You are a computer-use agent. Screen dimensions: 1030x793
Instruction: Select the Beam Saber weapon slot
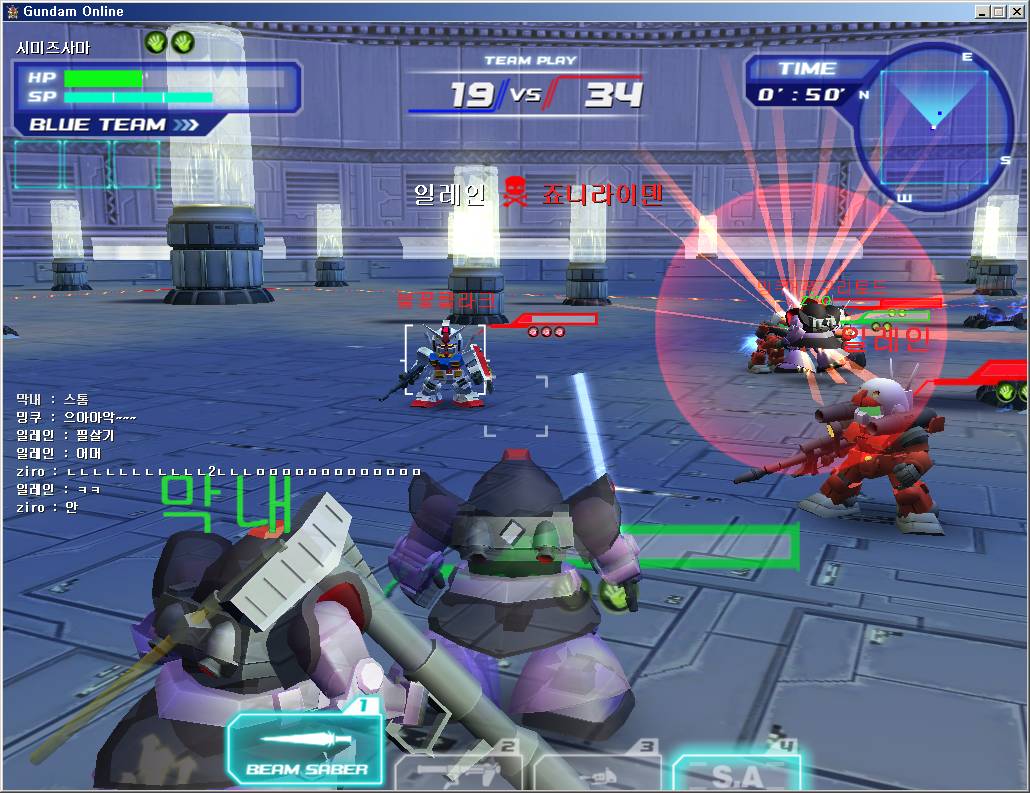pyautogui.click(x=306, y=752)
